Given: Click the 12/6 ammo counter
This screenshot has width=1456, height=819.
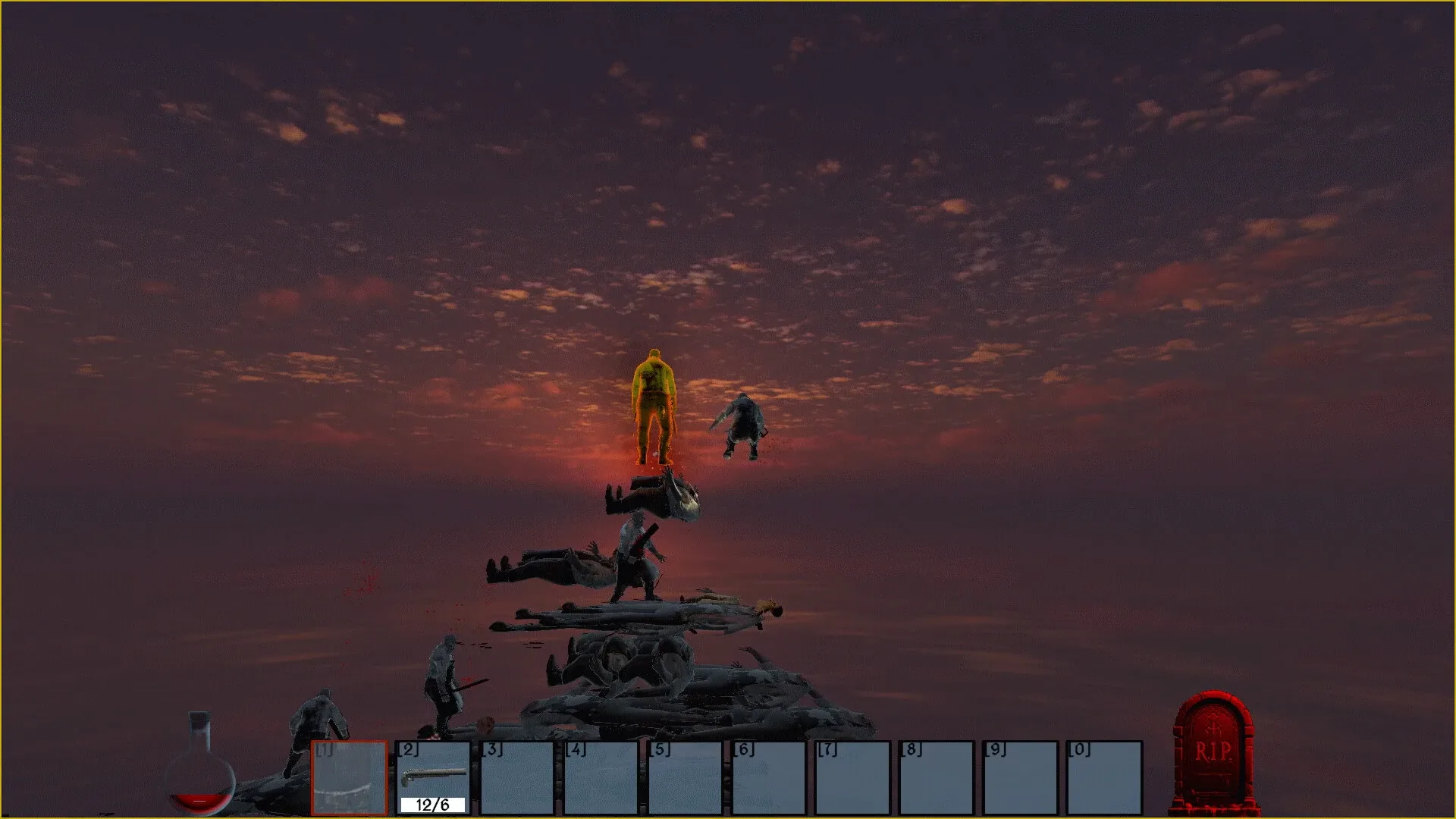Looking at the screenshot, I should point(432,804).
